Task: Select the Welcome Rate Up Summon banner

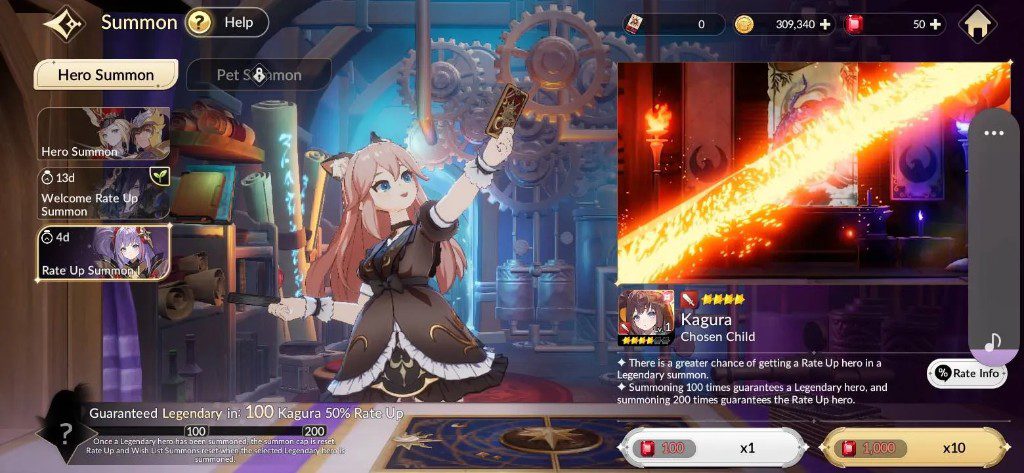Action: point(103,192)
